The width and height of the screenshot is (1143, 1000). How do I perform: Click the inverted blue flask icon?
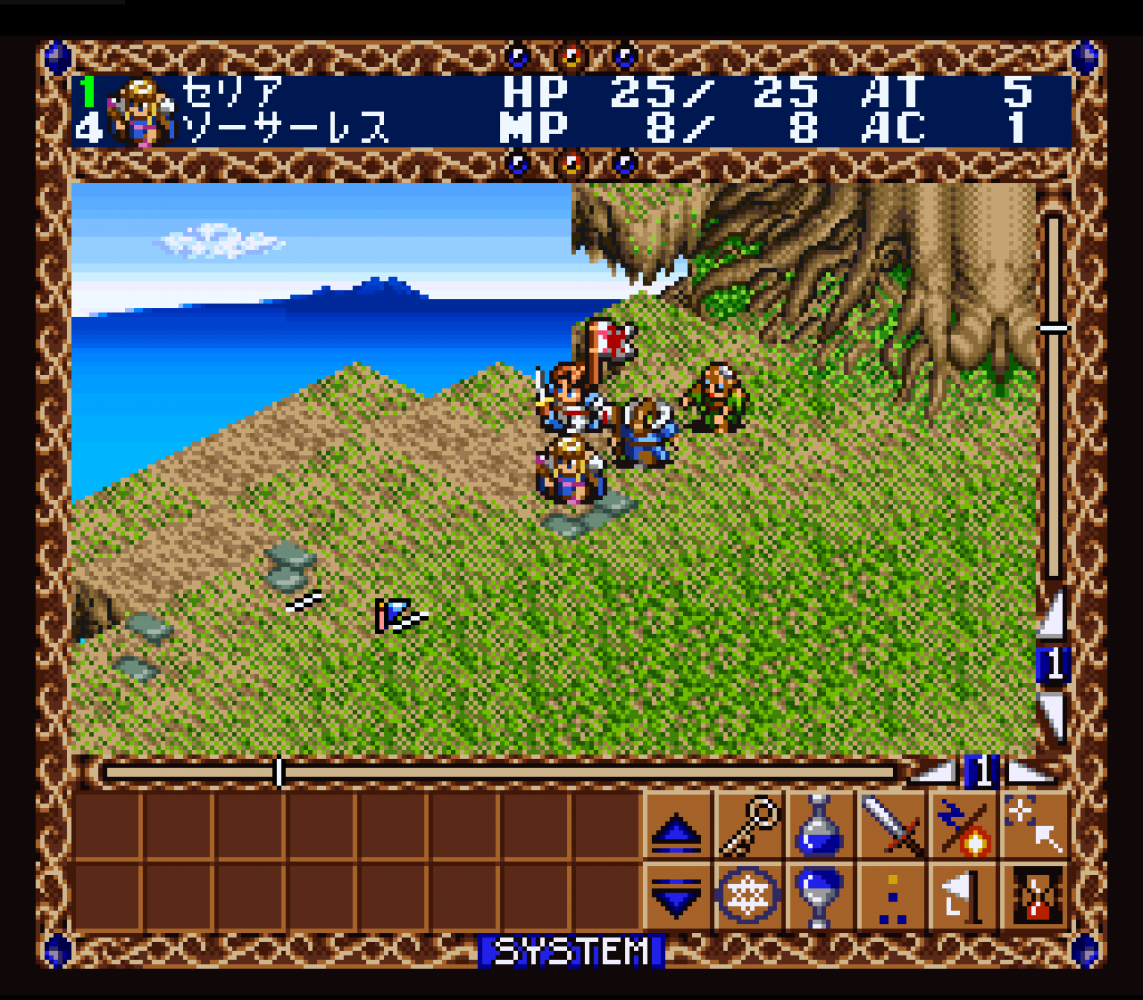pyautogui.click(x=820, y=895)
